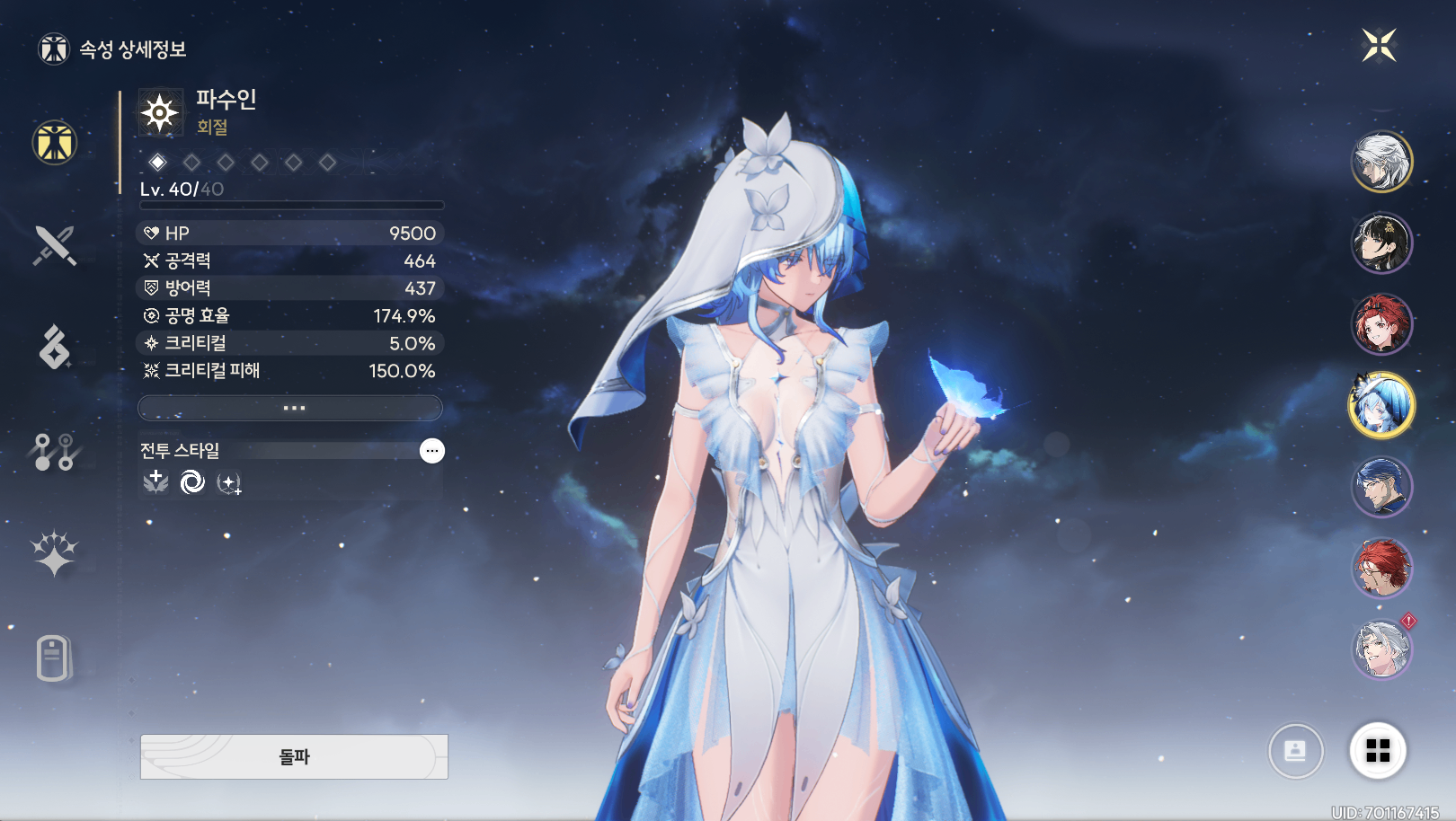Choose the white-haired character portrait at top
Viewport: 1456px width, 821px height.
[x=1381, y=162]
